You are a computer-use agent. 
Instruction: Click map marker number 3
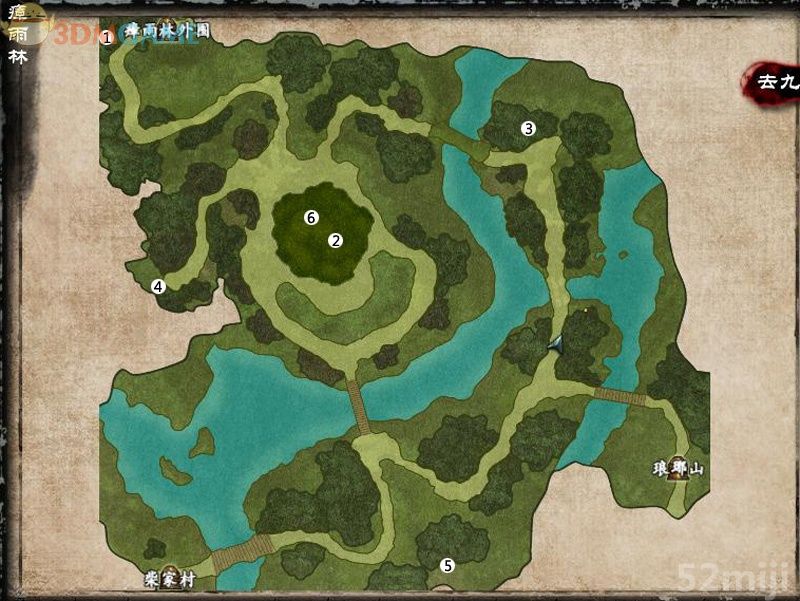tap(529, 128)
